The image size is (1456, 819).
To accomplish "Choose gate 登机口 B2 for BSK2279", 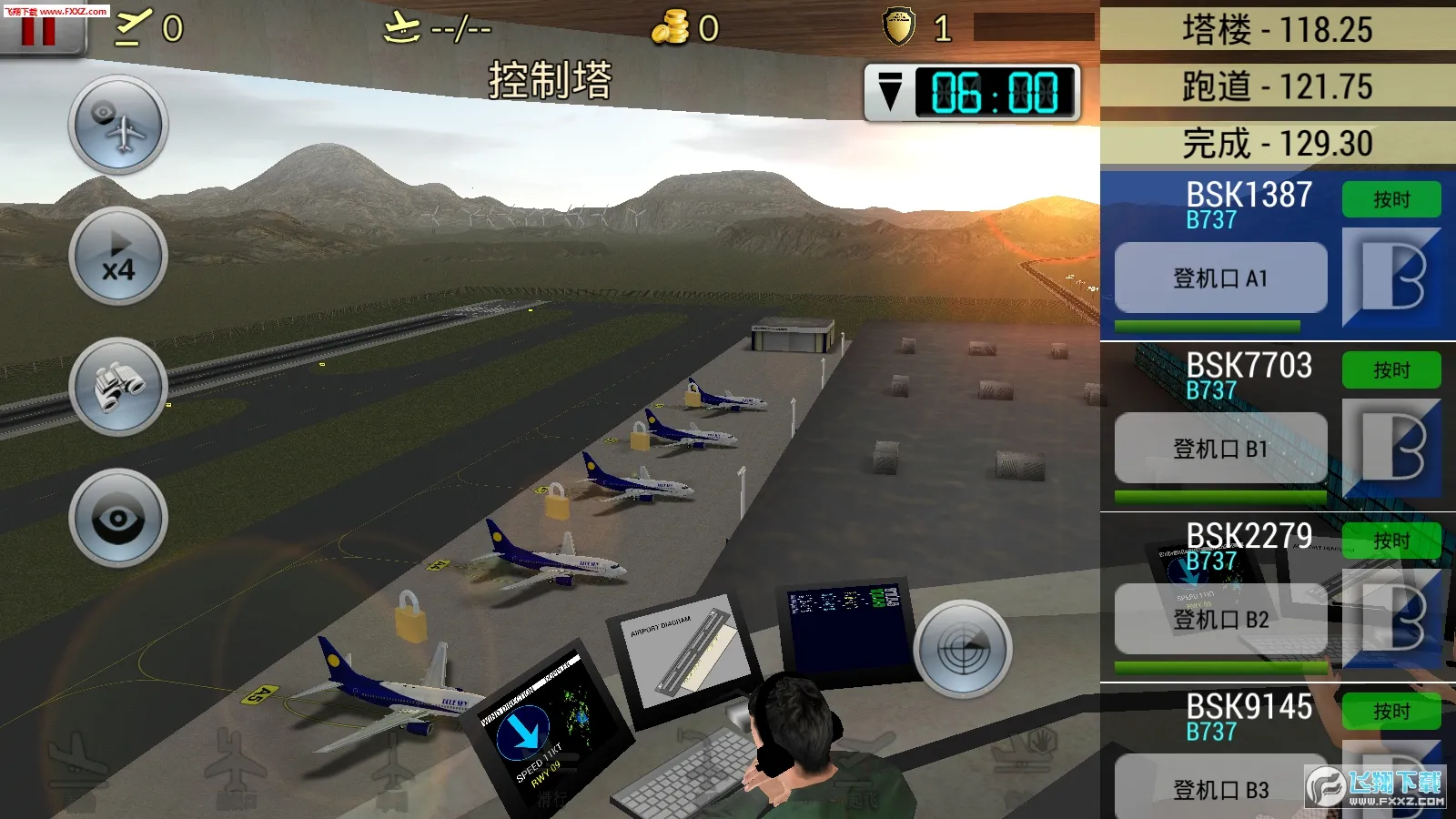I will tap(1220, 620).
